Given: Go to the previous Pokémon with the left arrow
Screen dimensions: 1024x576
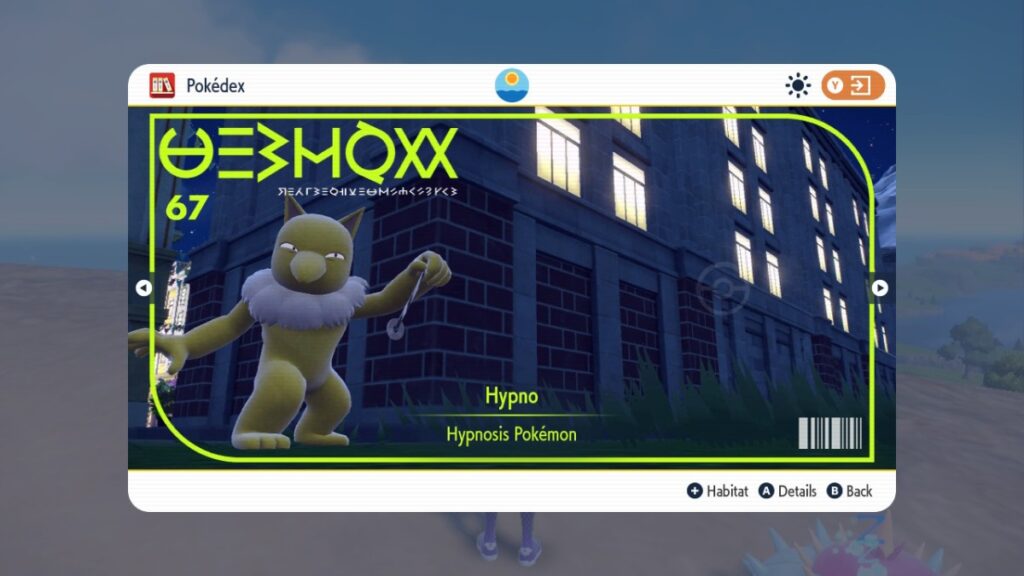Looking at the screenshot, I should point(143,288).
